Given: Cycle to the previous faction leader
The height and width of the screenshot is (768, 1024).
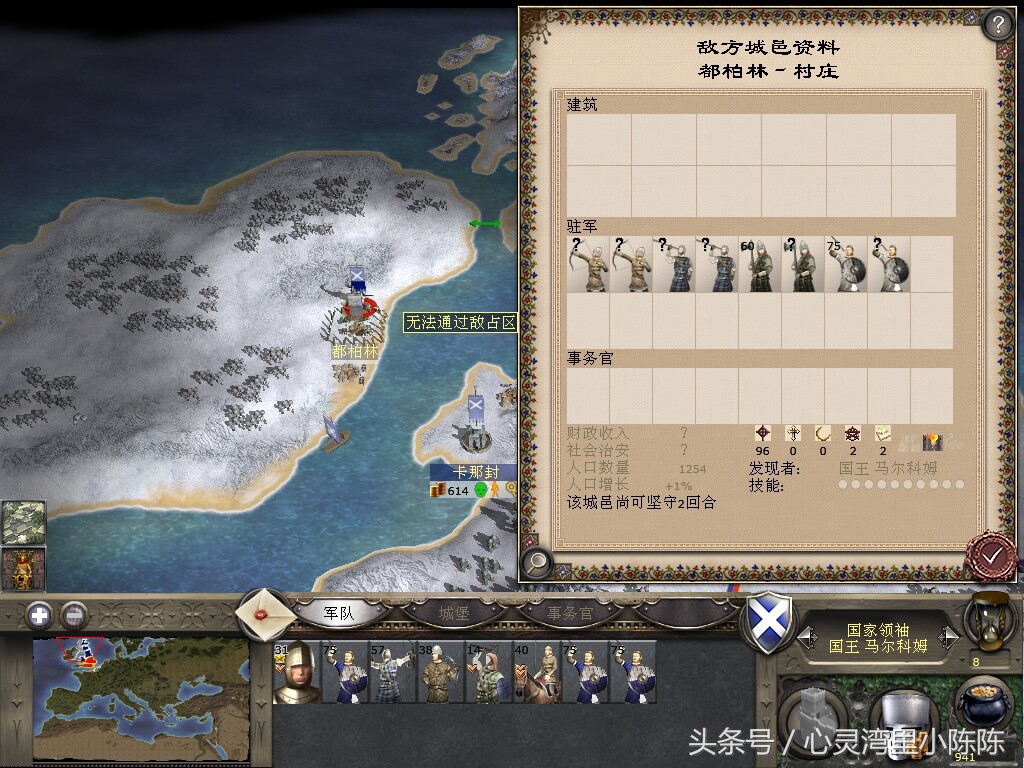Looking at the screenshot, I should (807, 638).
